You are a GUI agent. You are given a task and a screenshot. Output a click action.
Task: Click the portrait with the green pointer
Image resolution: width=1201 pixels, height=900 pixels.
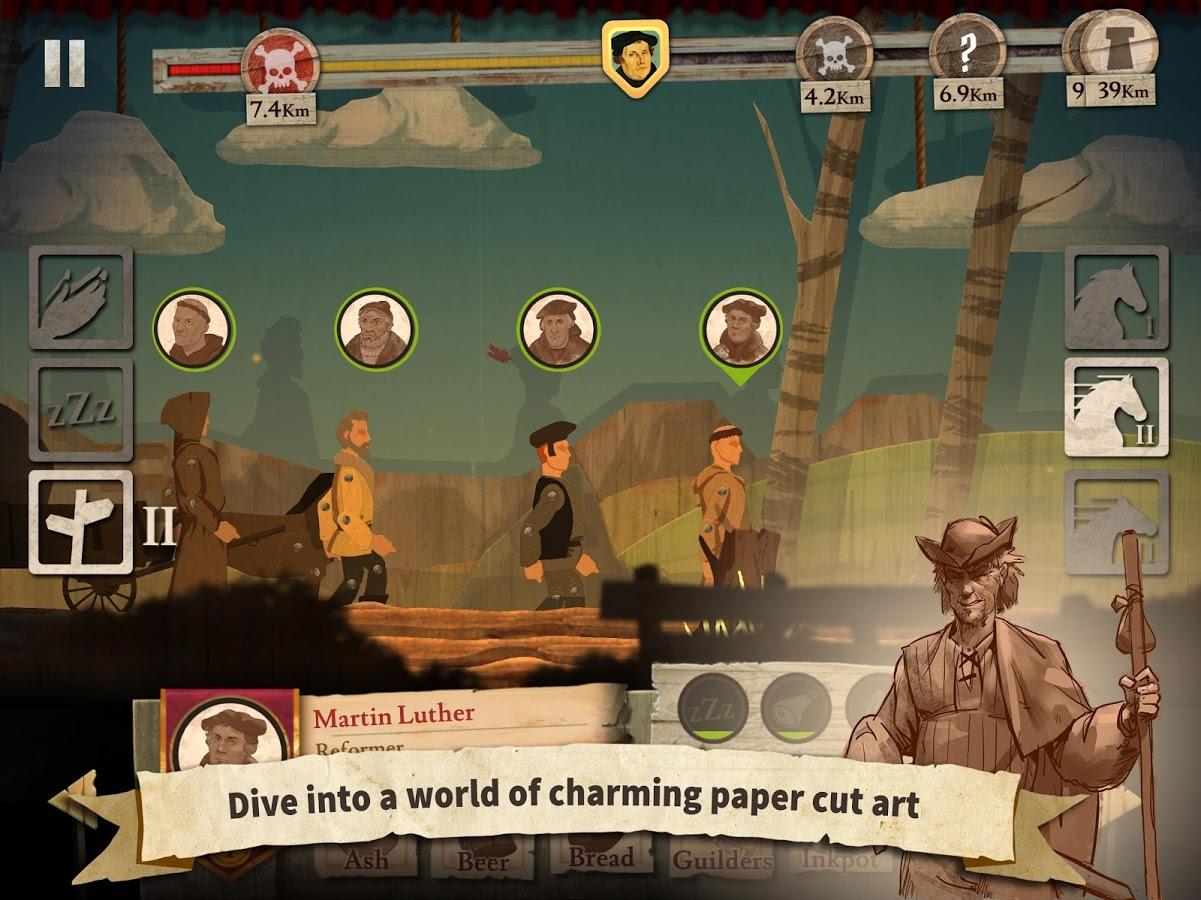coord(739,330)
